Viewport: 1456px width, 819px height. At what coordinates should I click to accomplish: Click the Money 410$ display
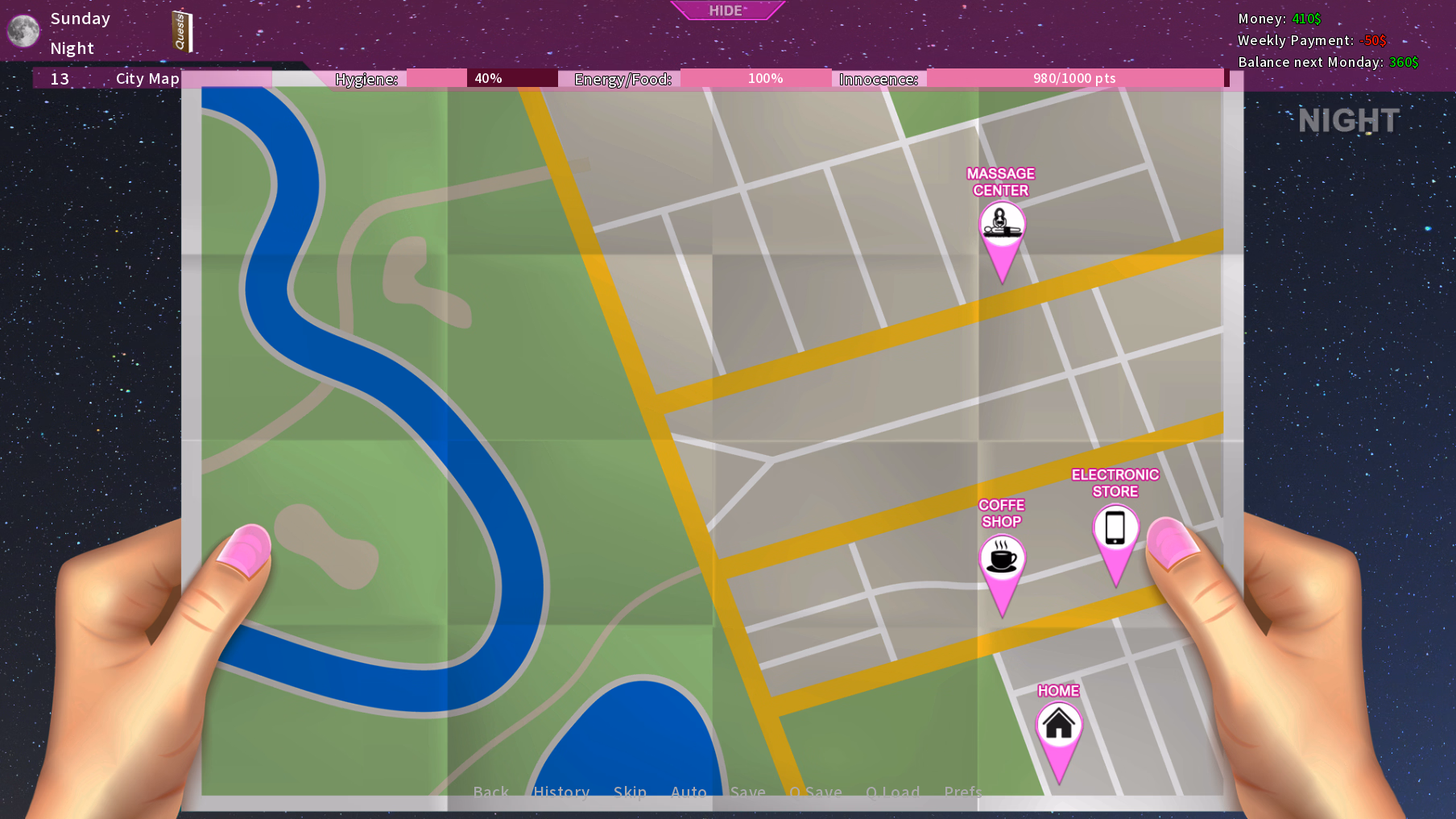coord(1279,19)
